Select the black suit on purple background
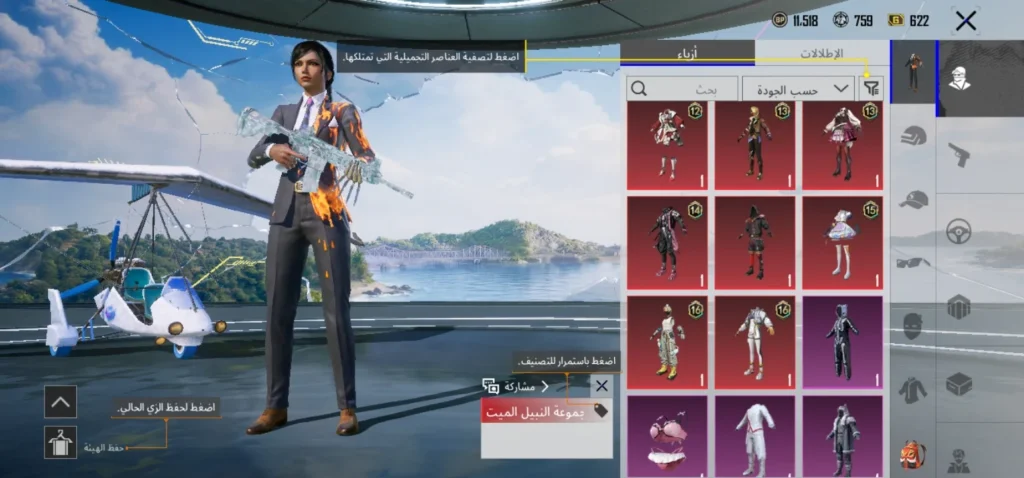Screen dimensions: 1024x478 pyautogui.click(x=842, y=341)
